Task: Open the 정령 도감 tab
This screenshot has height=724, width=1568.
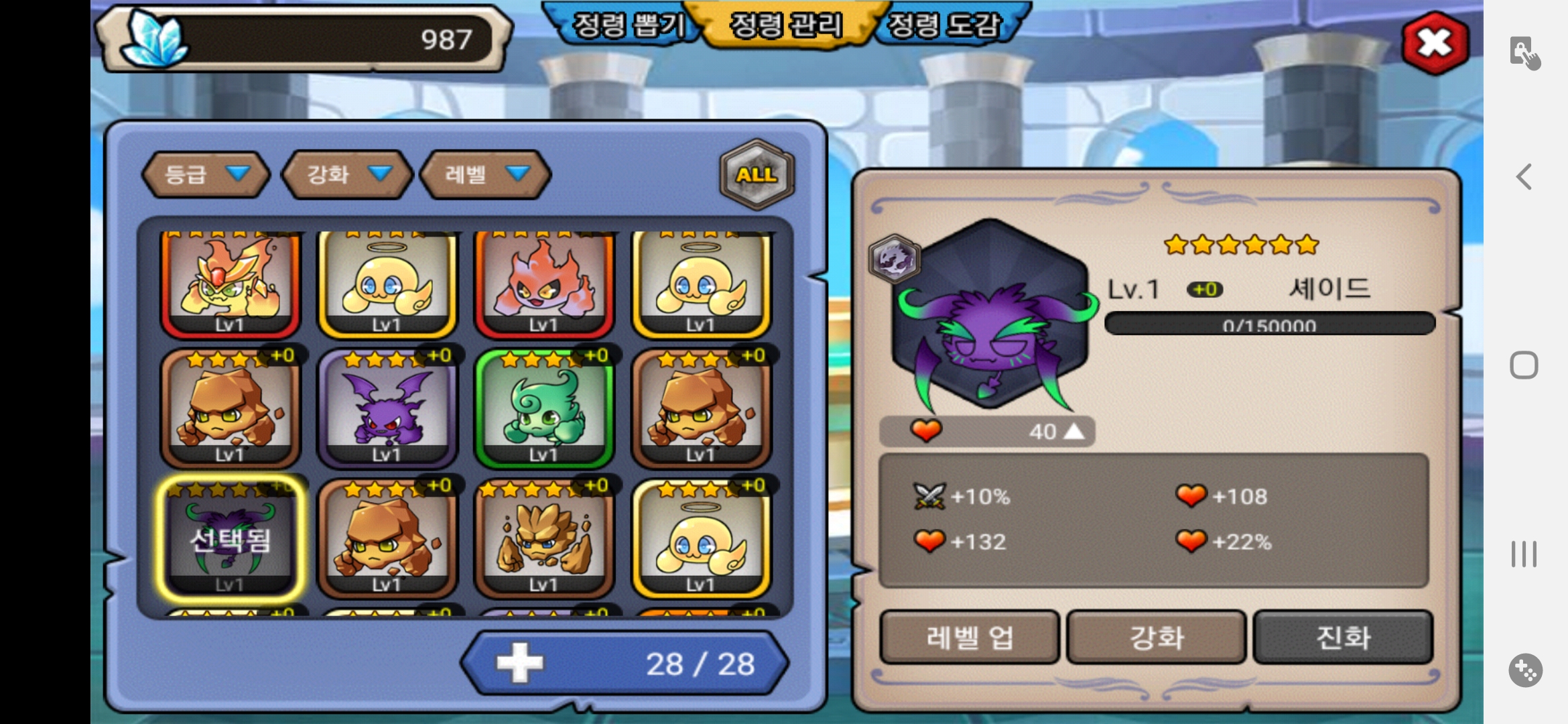Action: coord(943,25)
